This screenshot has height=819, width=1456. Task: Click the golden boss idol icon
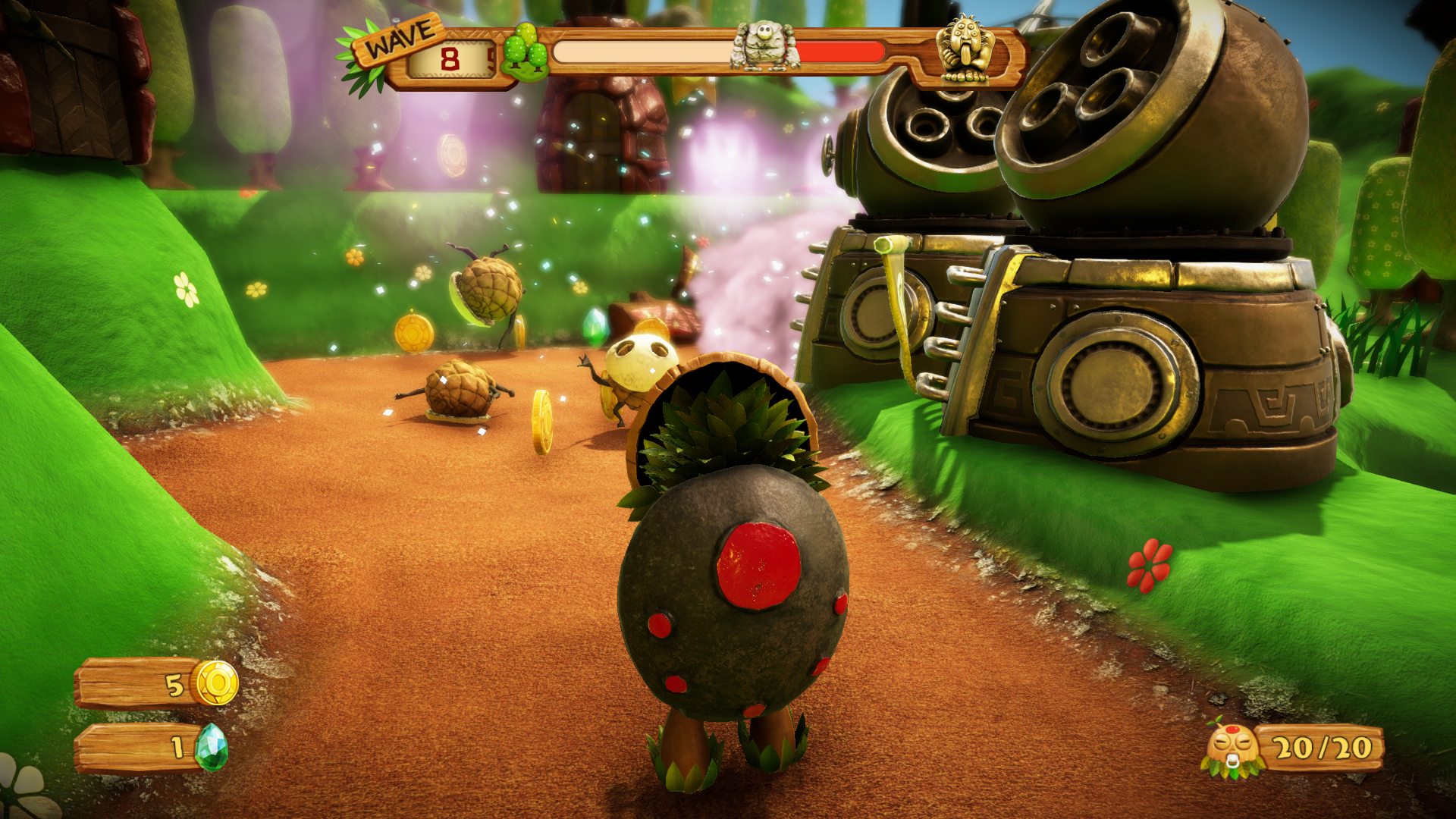click(964, 49)
